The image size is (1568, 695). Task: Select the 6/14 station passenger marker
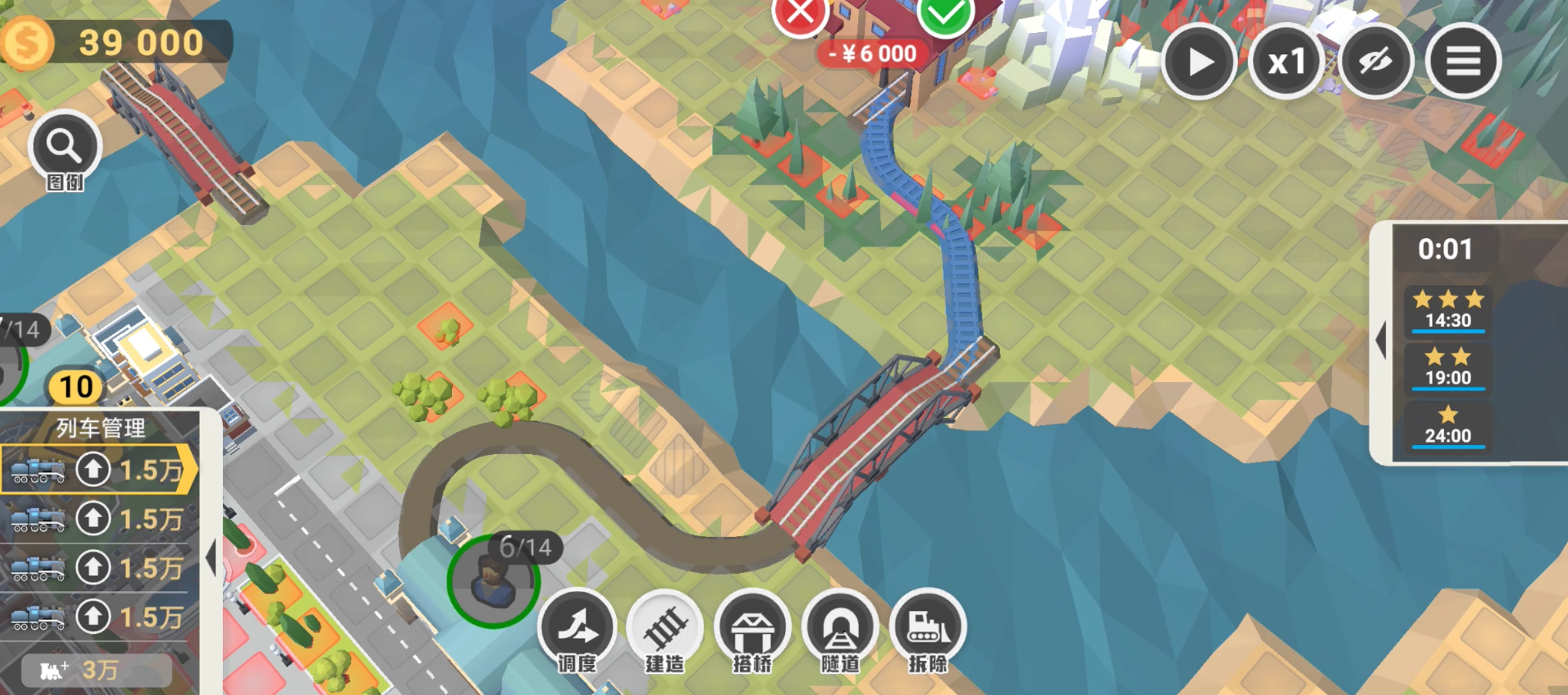(493, 580)
